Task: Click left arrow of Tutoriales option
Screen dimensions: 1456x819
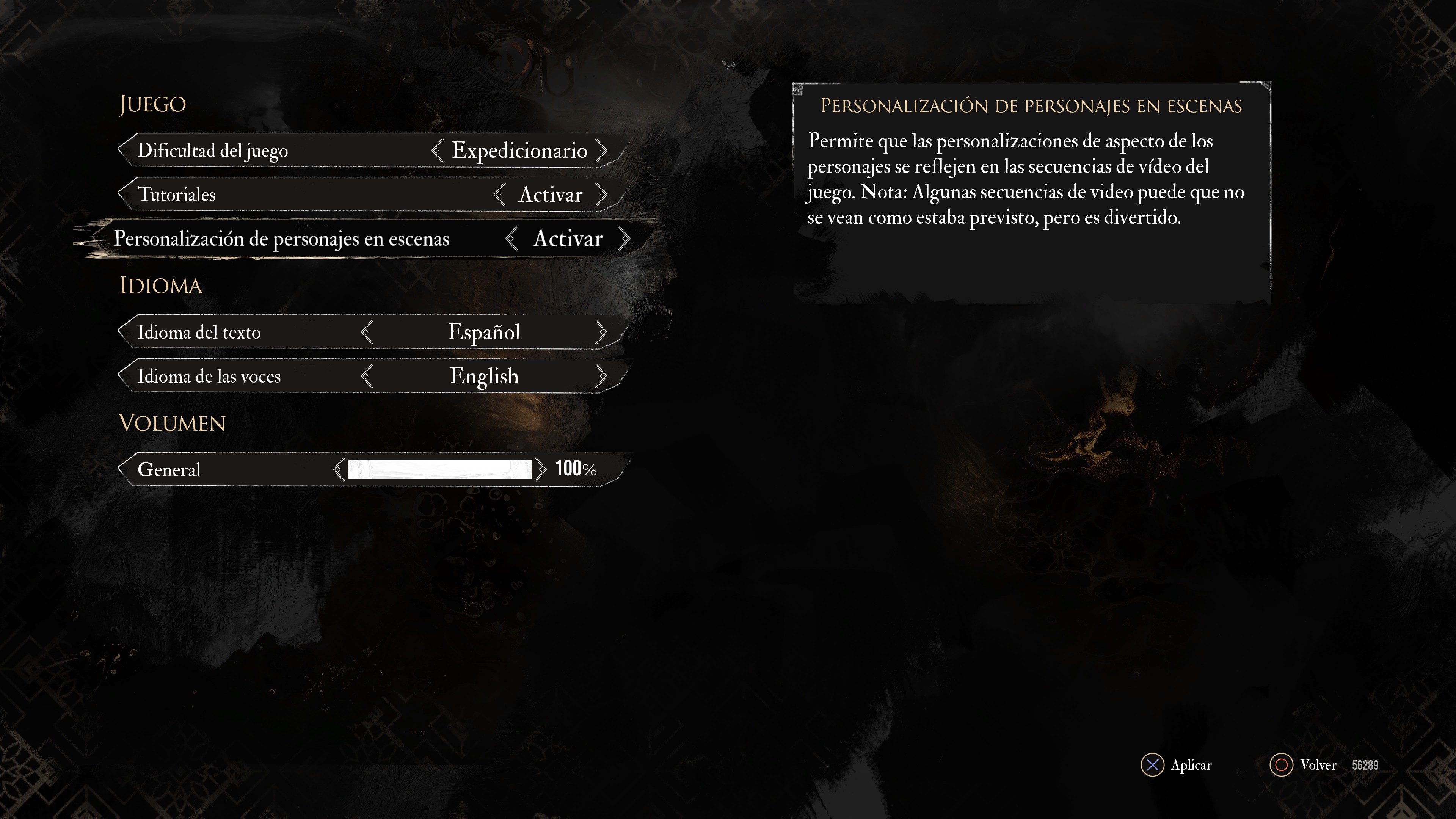Action: [500, 195]
